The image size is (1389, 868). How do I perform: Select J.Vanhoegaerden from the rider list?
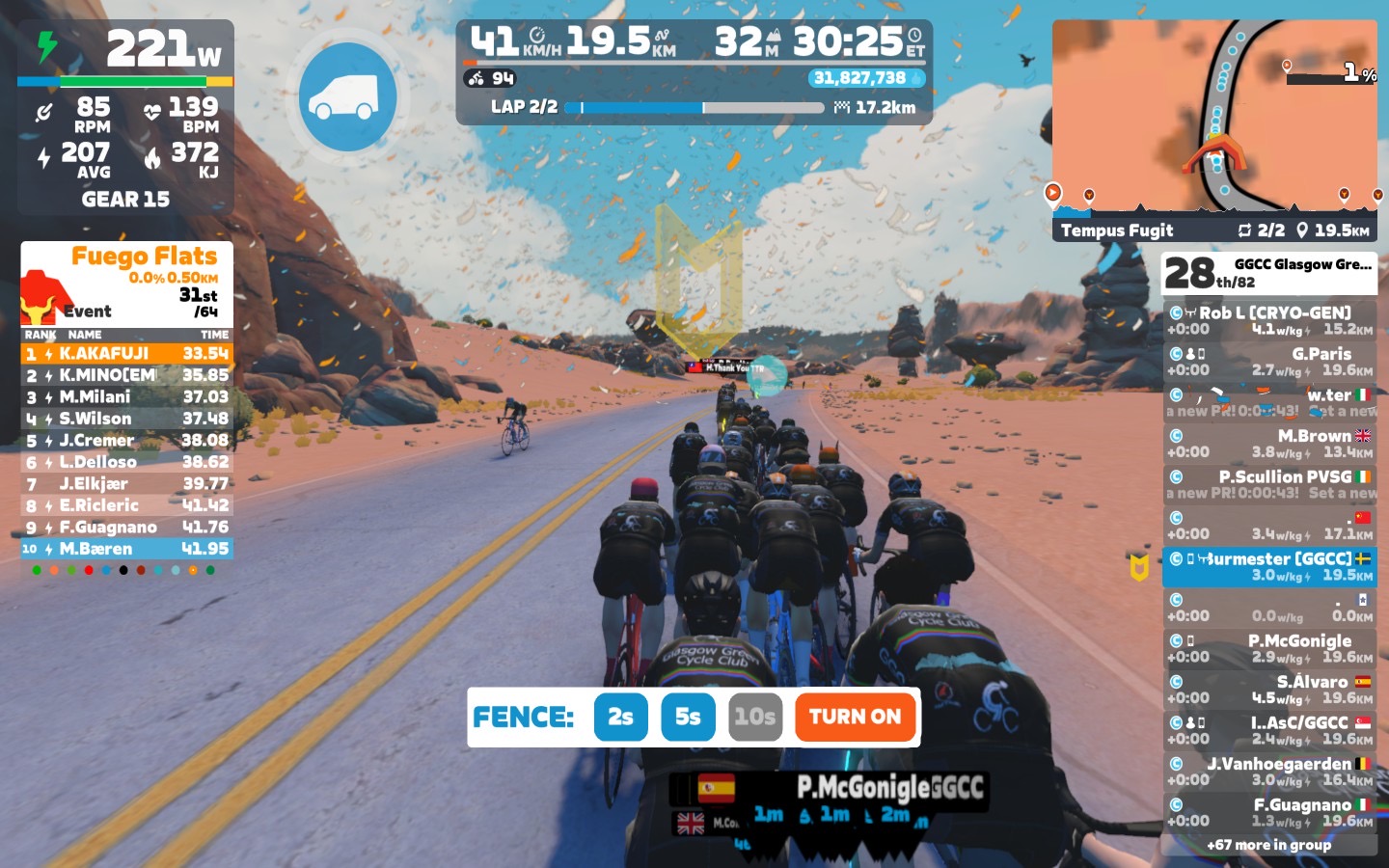pyautogui.click(x=1269, y=772)
